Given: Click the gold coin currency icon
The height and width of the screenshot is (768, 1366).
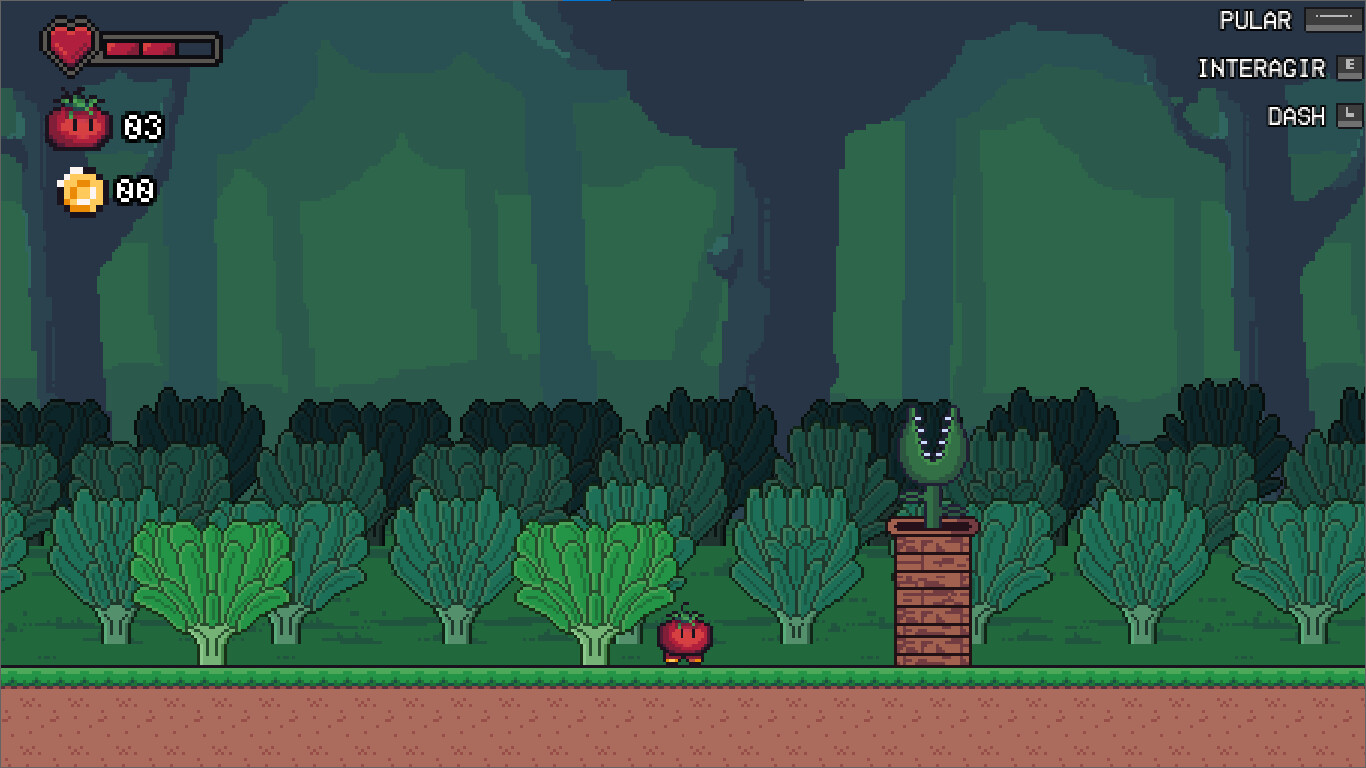Looking at the screenshot, I should coord(80,189).
